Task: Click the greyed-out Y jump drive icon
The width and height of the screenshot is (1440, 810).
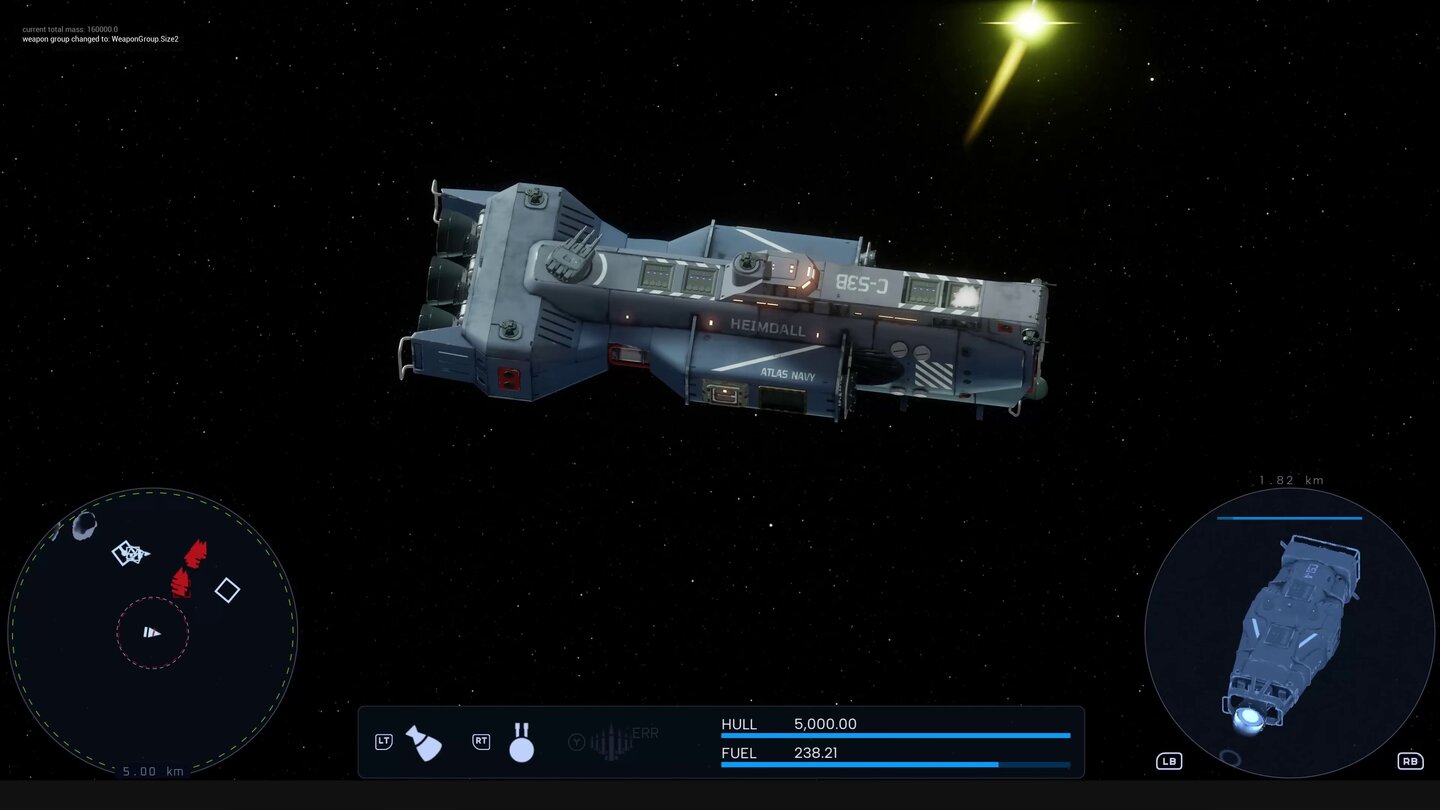Action: click(x=578, y=742)
